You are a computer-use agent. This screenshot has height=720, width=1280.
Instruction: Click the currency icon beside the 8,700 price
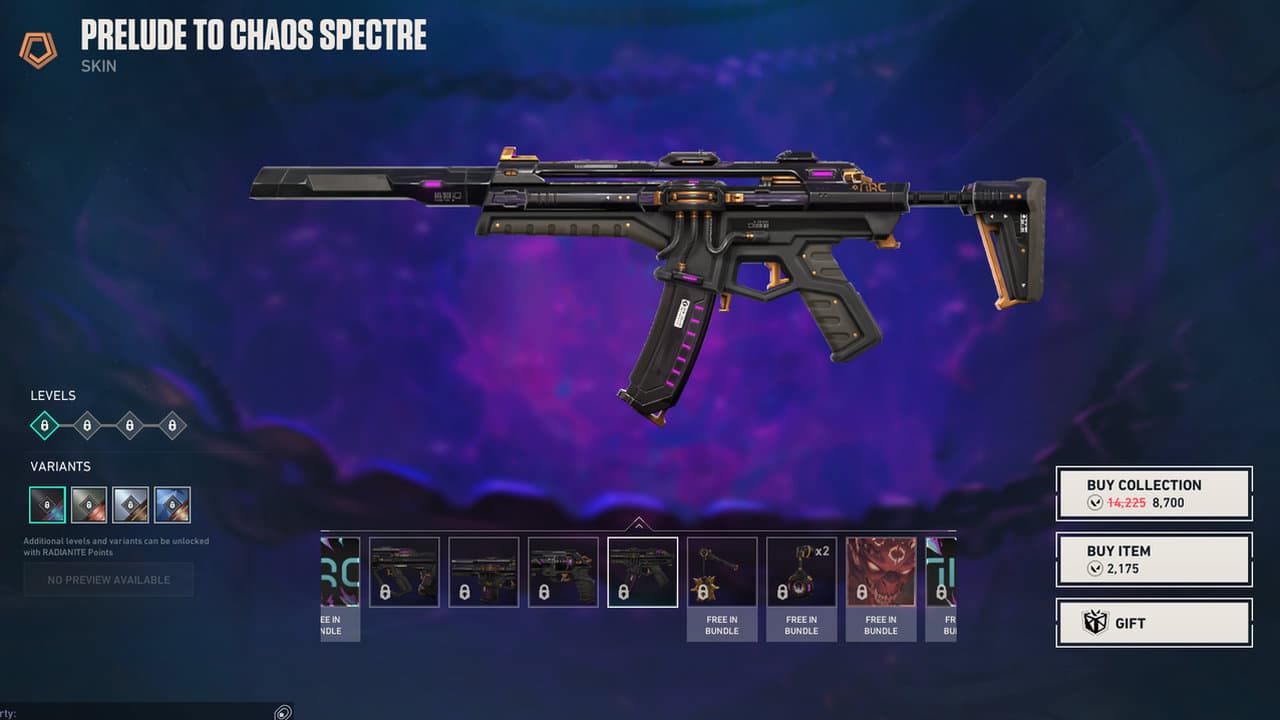1096,503
